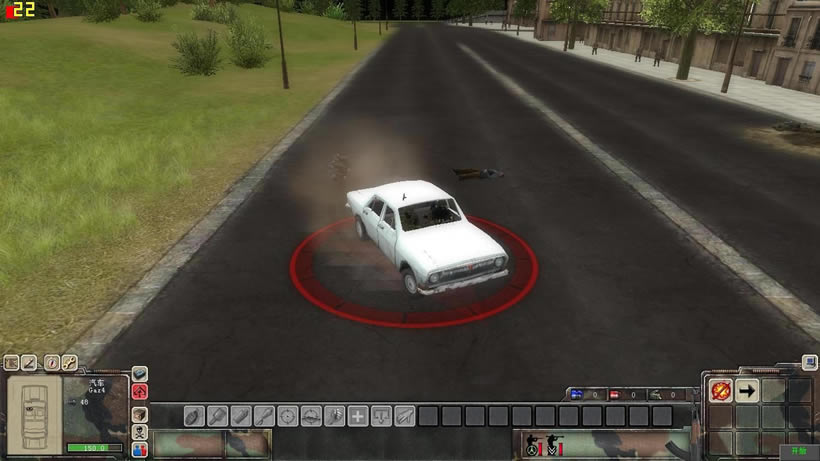The width and height of the screenshot is (820, 461).
Task: Click the wrench and screwdriver repair icon
Action: pyautogui.click(x=70, y=362)
